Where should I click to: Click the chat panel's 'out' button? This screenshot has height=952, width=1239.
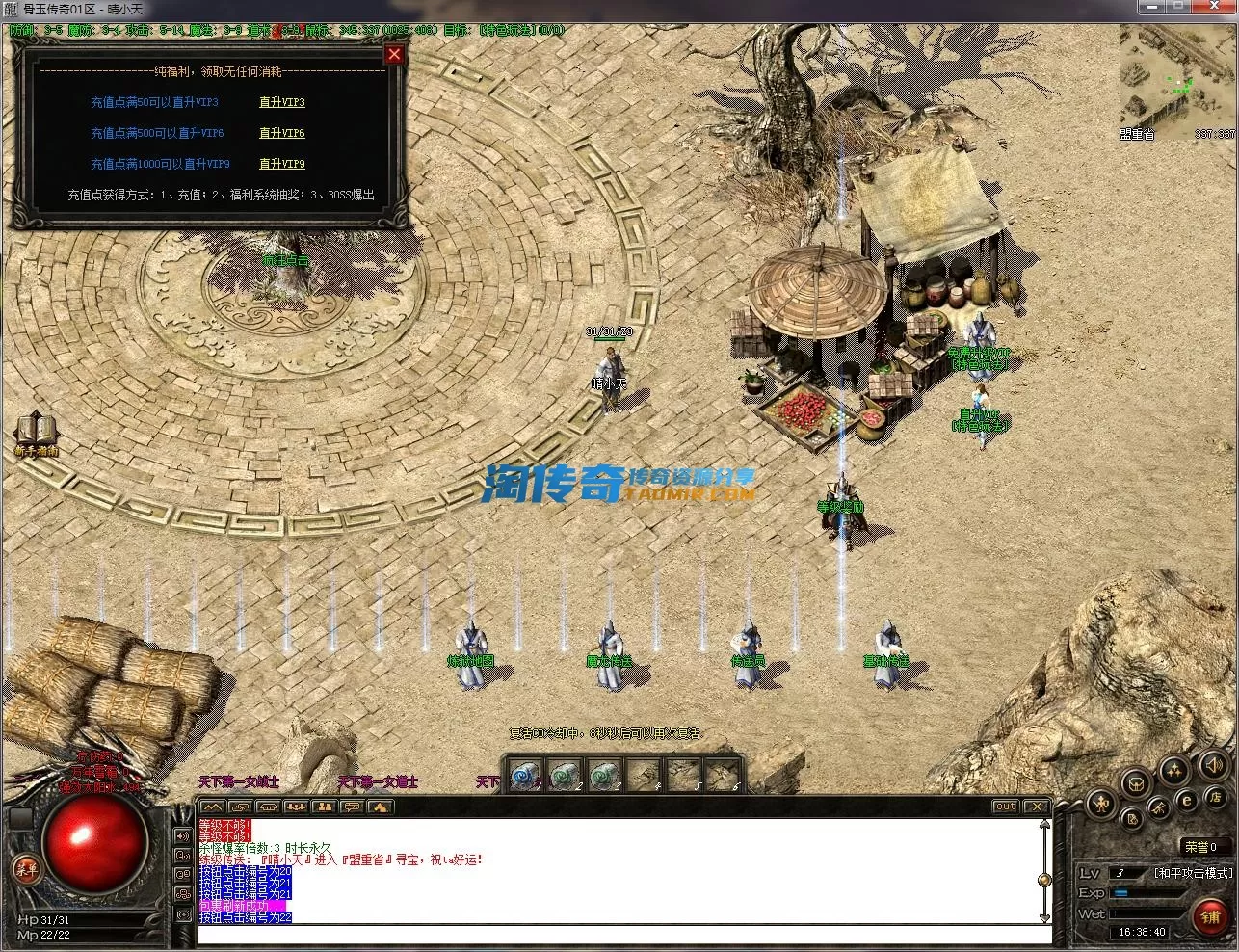tap(1005, 807)
